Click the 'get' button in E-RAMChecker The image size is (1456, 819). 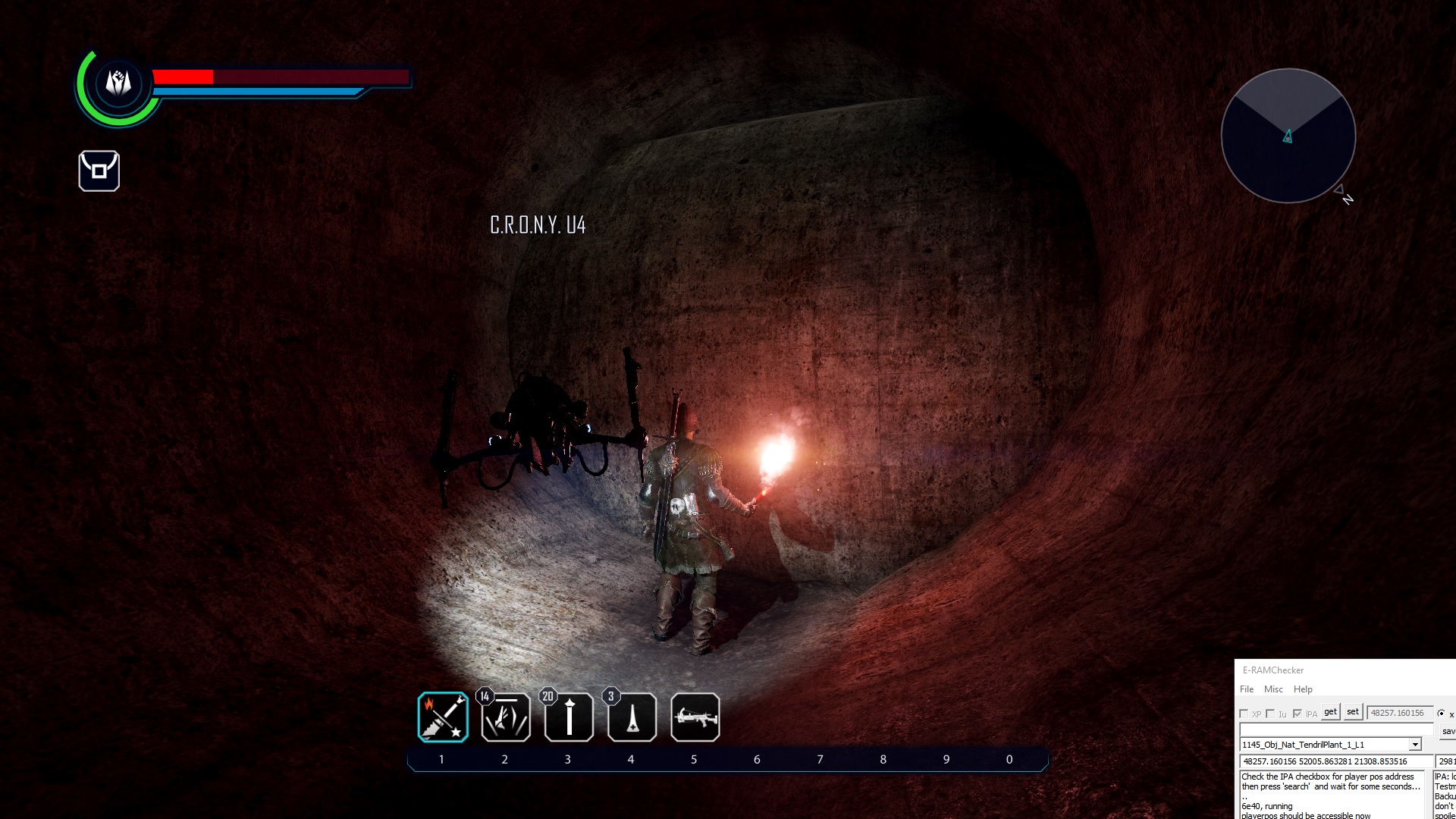(x=1330, y=712)
